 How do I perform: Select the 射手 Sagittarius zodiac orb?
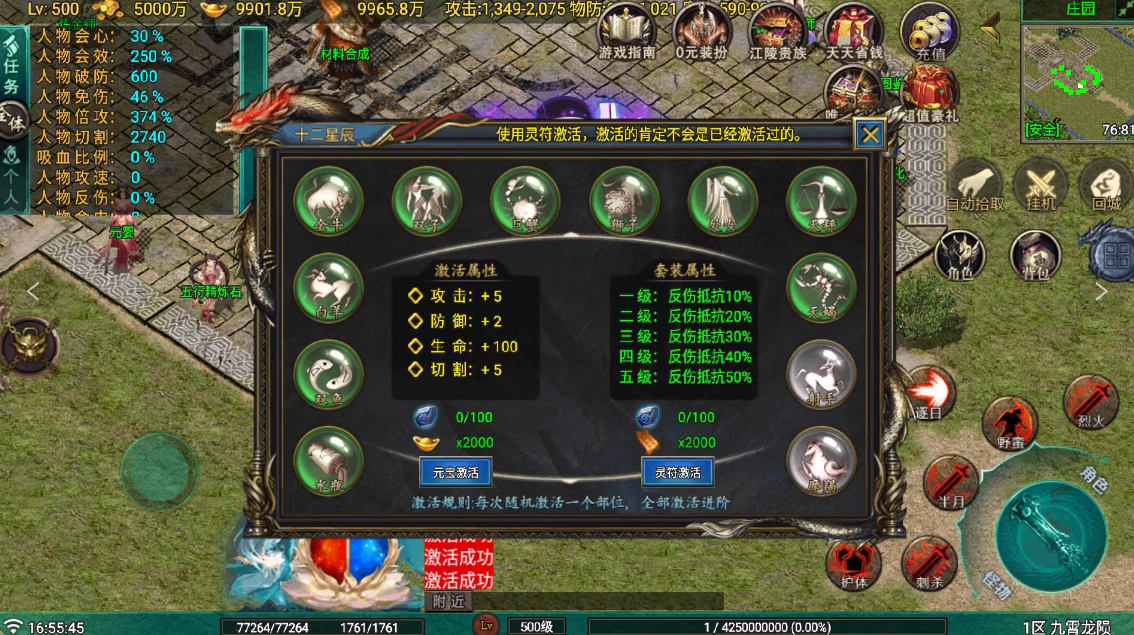[821, 374]
